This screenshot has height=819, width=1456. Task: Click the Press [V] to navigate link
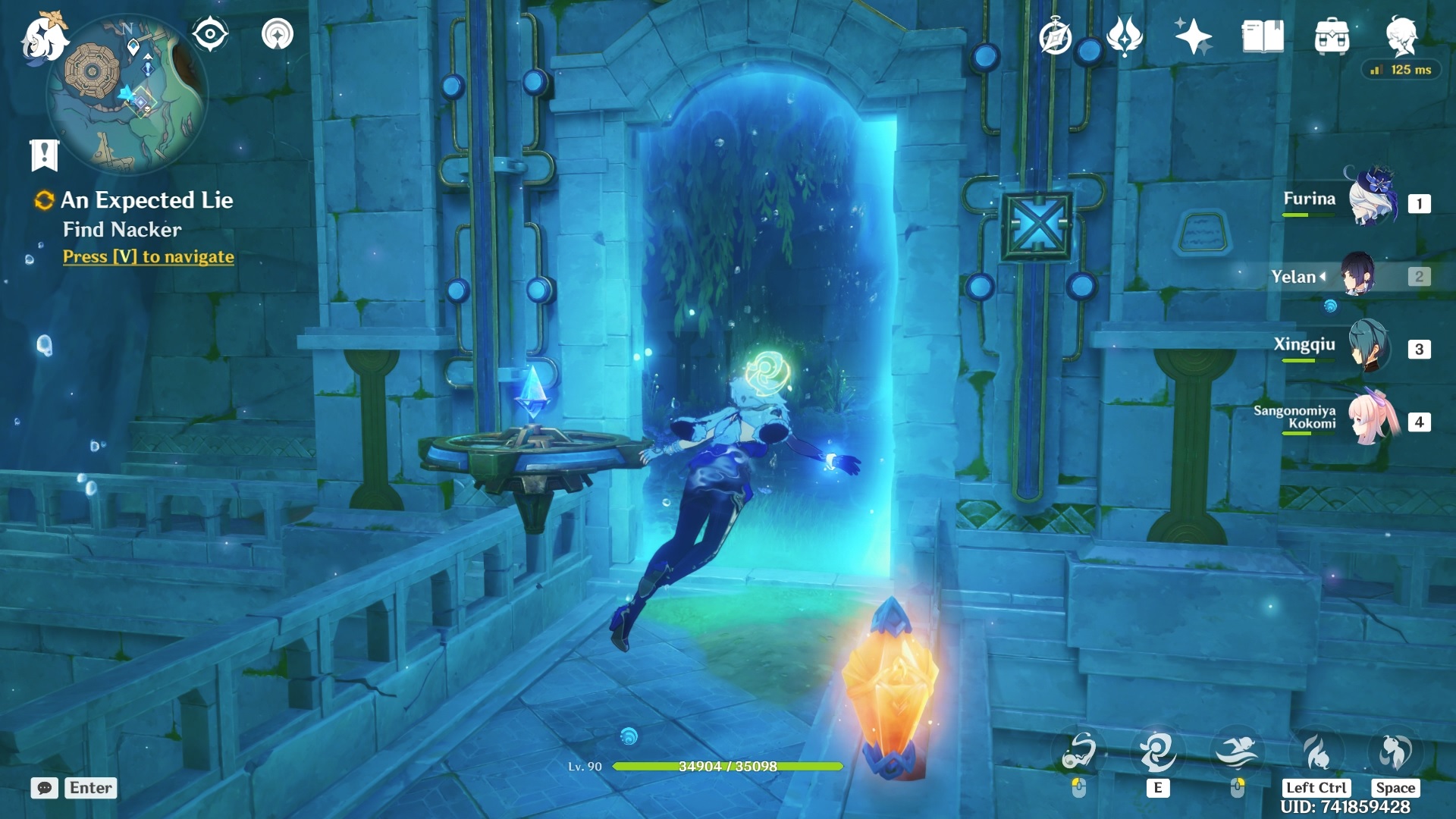point(149,257)
